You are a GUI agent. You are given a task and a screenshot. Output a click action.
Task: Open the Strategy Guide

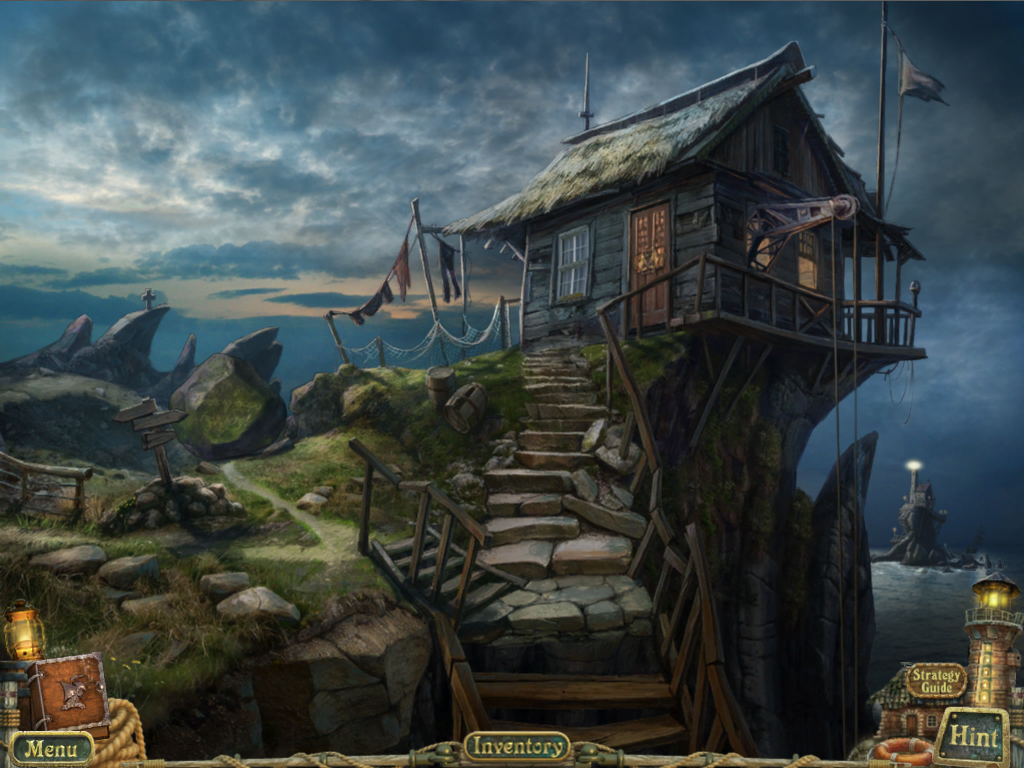click(x=936, y=681)
